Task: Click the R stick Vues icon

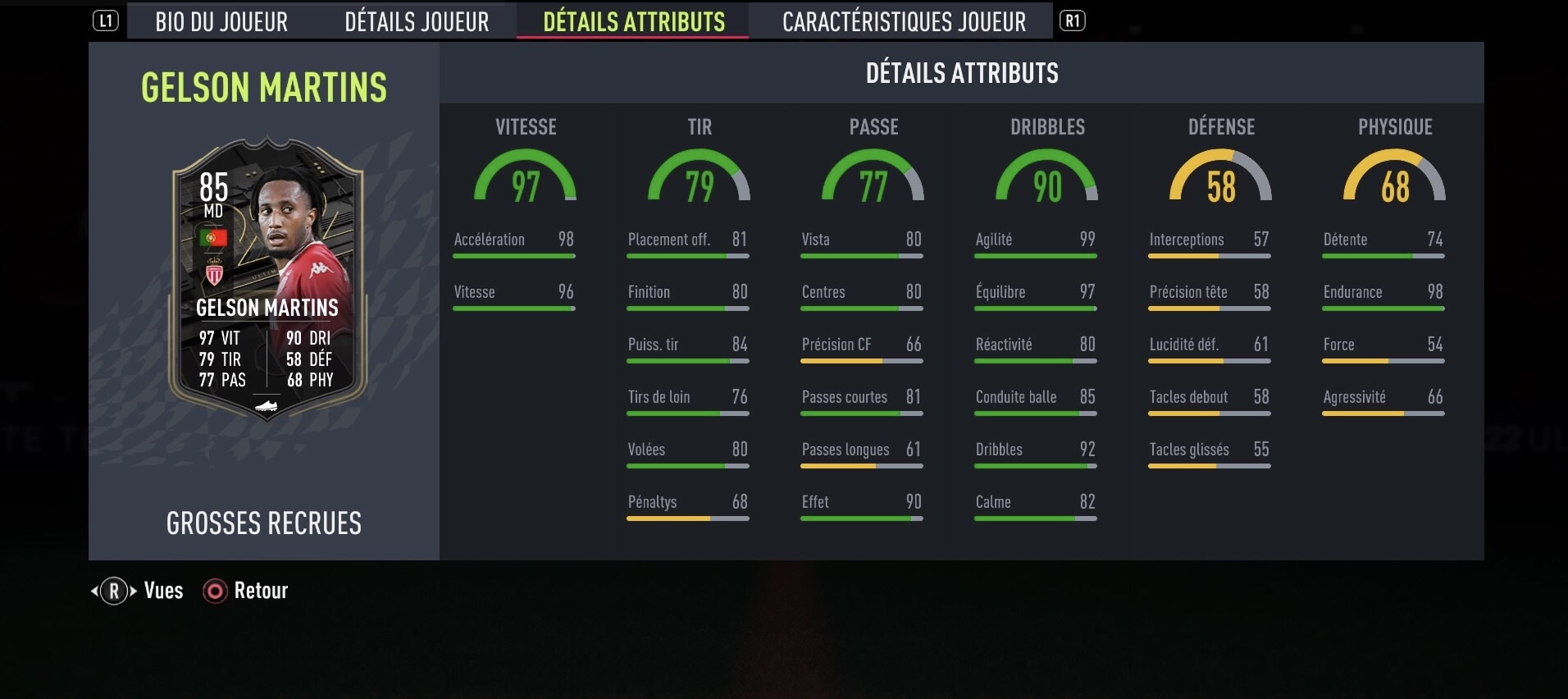Action: pos(113,590)
